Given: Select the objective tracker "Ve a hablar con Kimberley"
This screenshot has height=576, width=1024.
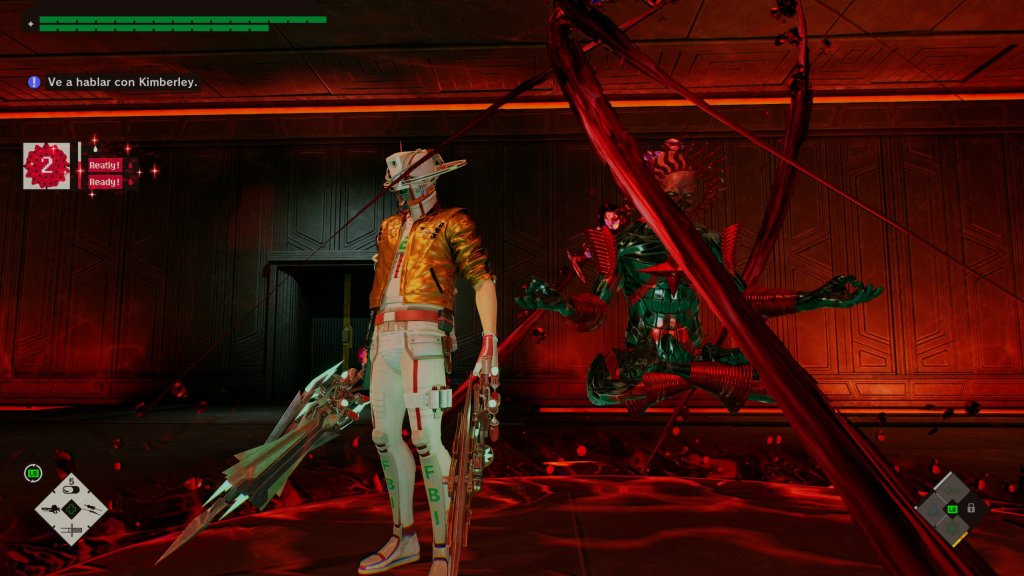Looking at the screenshot, I should click(x=113, y=82).
